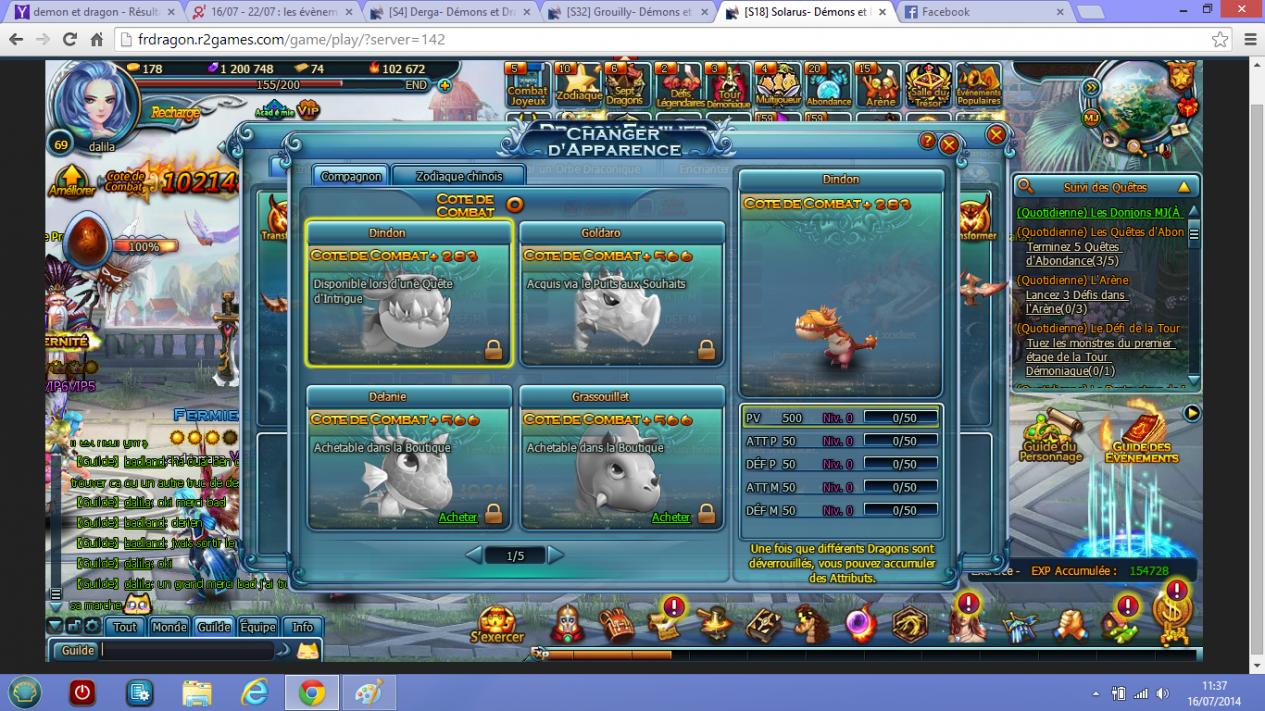Buy the Grassouillet companion via Acheter
1265x711 pixels.
click(x=671, y=517)
